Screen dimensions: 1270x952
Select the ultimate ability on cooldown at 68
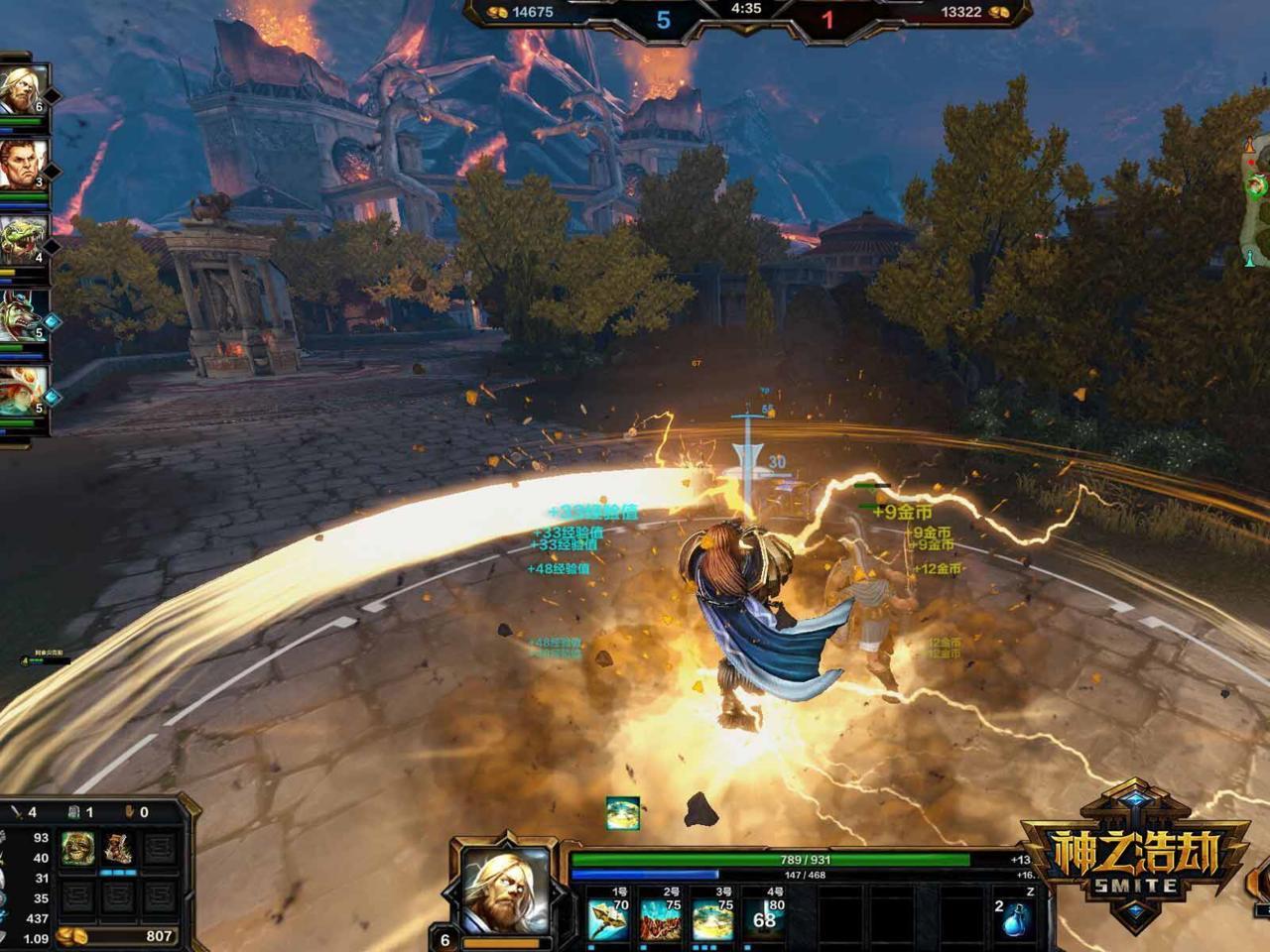pyautogui.click(x=764, y=919)
